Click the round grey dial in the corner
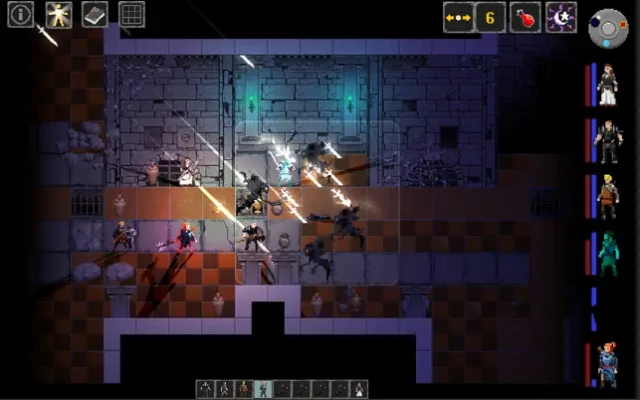This screenshot has width=640, height=400. pos(608,27)
